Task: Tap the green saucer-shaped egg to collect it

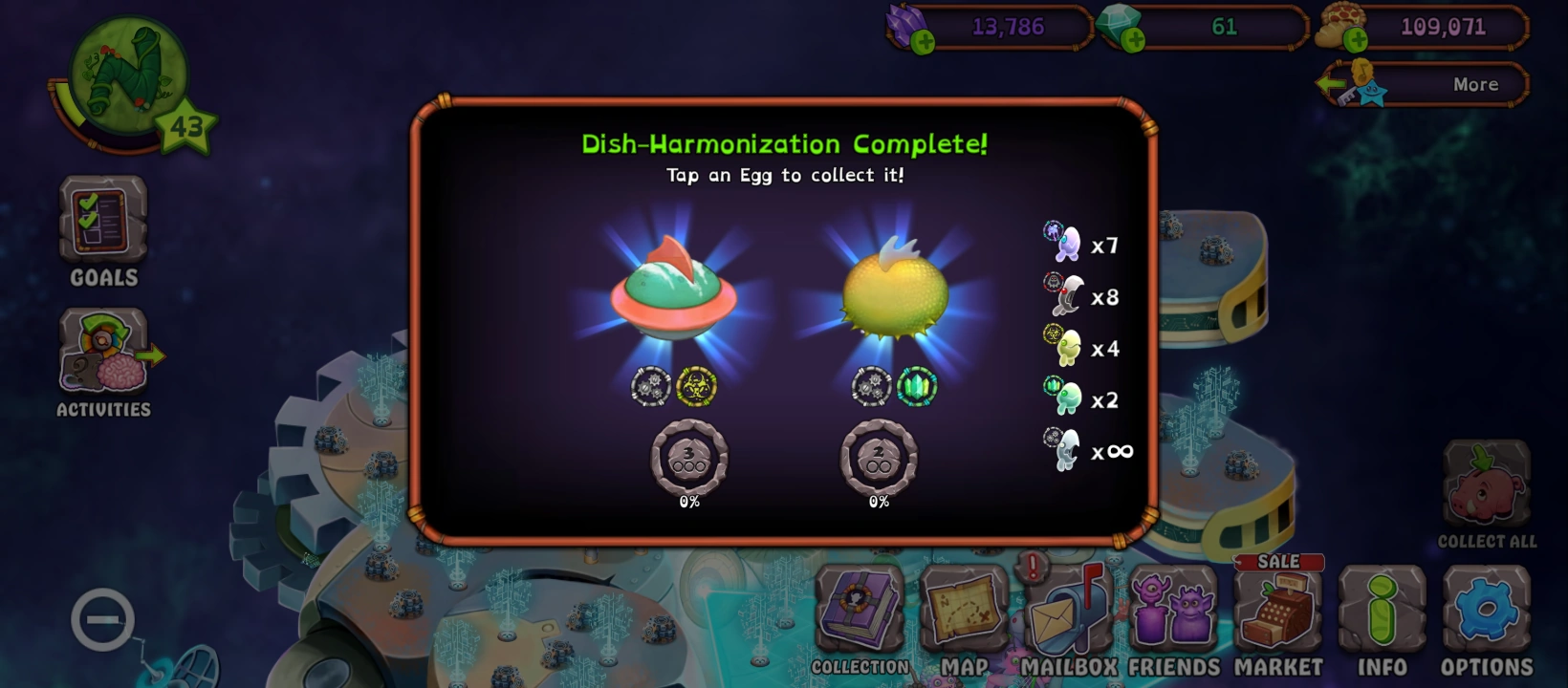Action: (x=674, y=296)
